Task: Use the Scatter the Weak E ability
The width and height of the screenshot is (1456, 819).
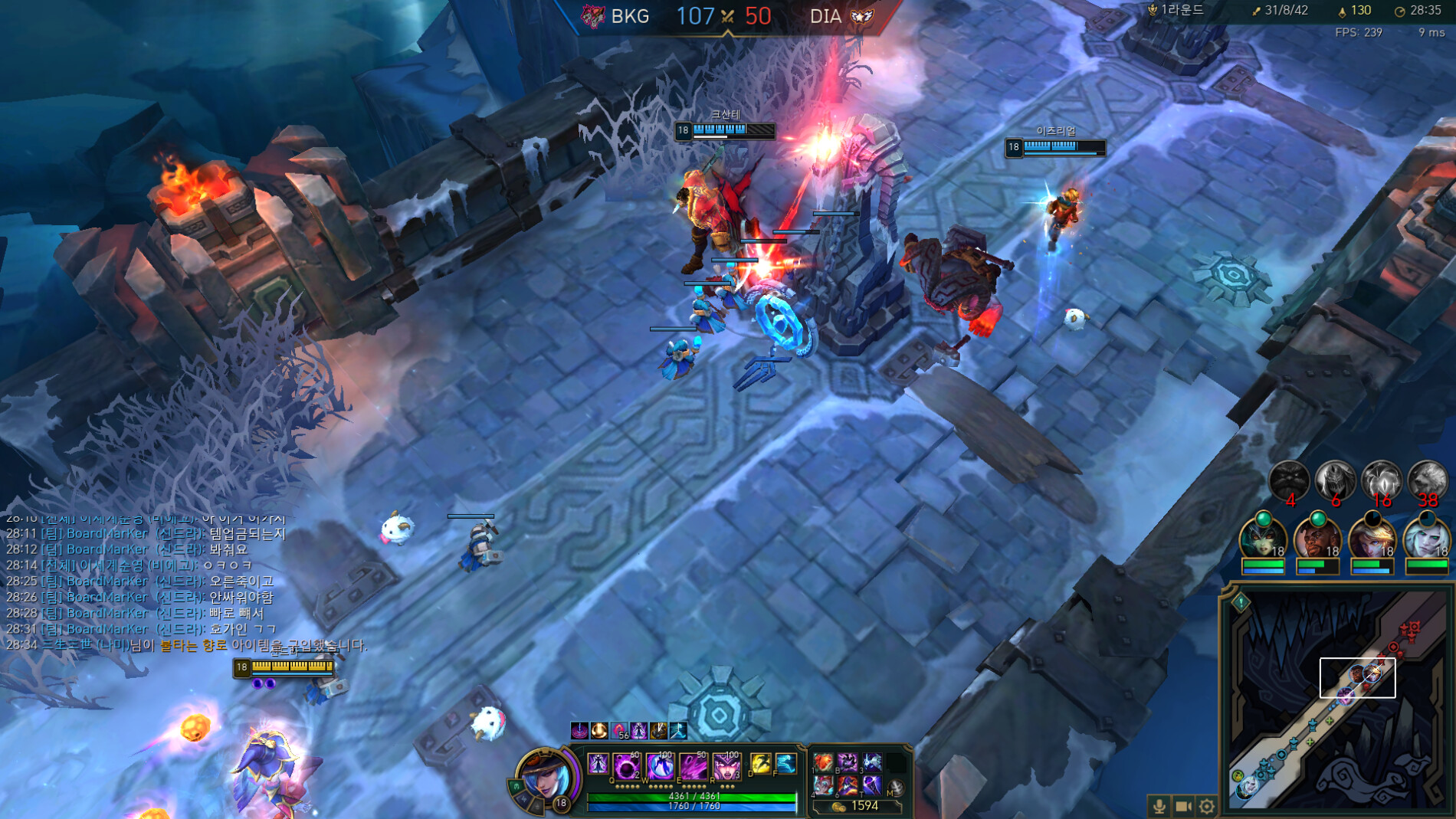Action: [693, 765]
